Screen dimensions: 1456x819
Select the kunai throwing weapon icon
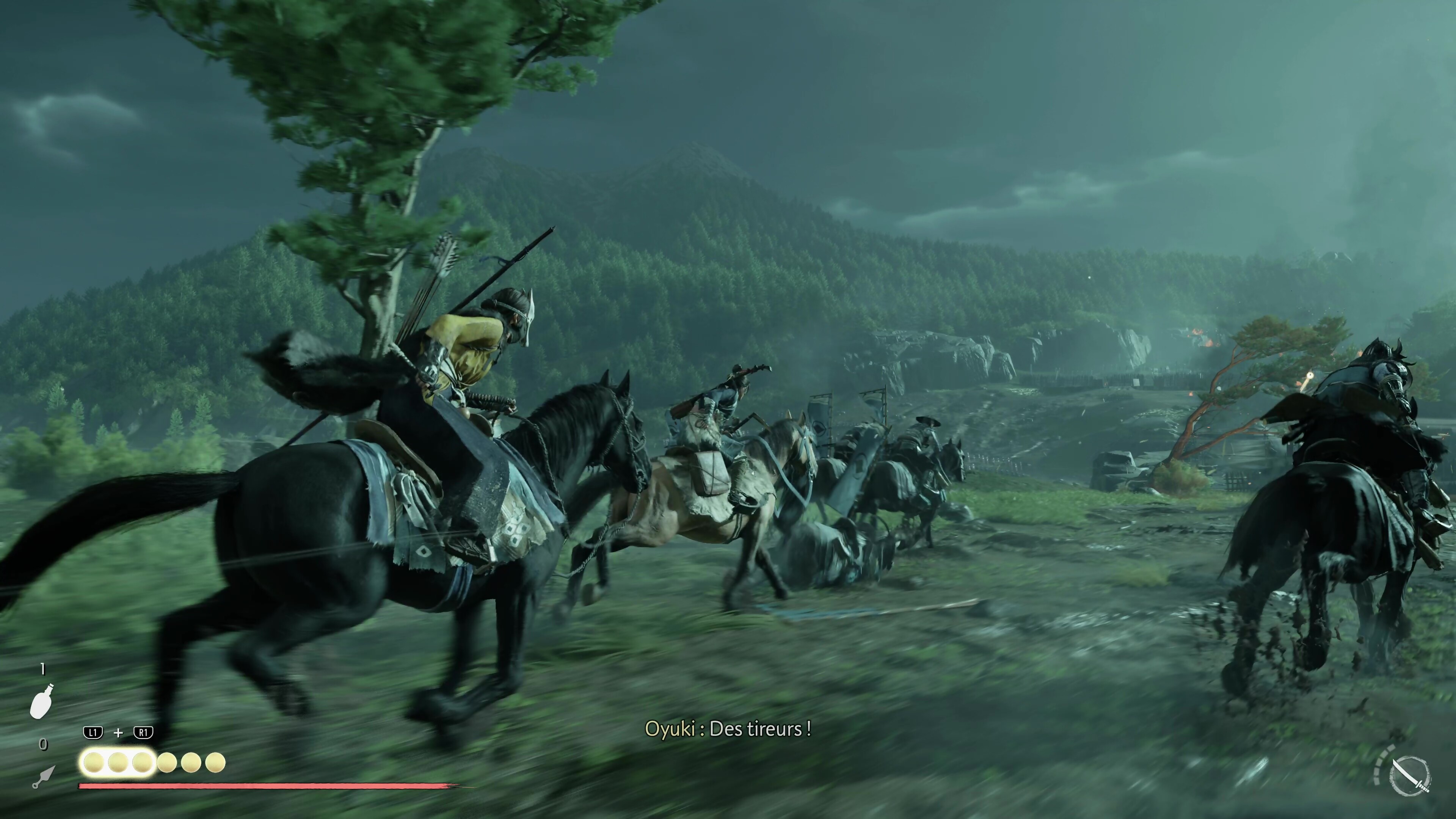pyautogui.click(x=44, y=777)
